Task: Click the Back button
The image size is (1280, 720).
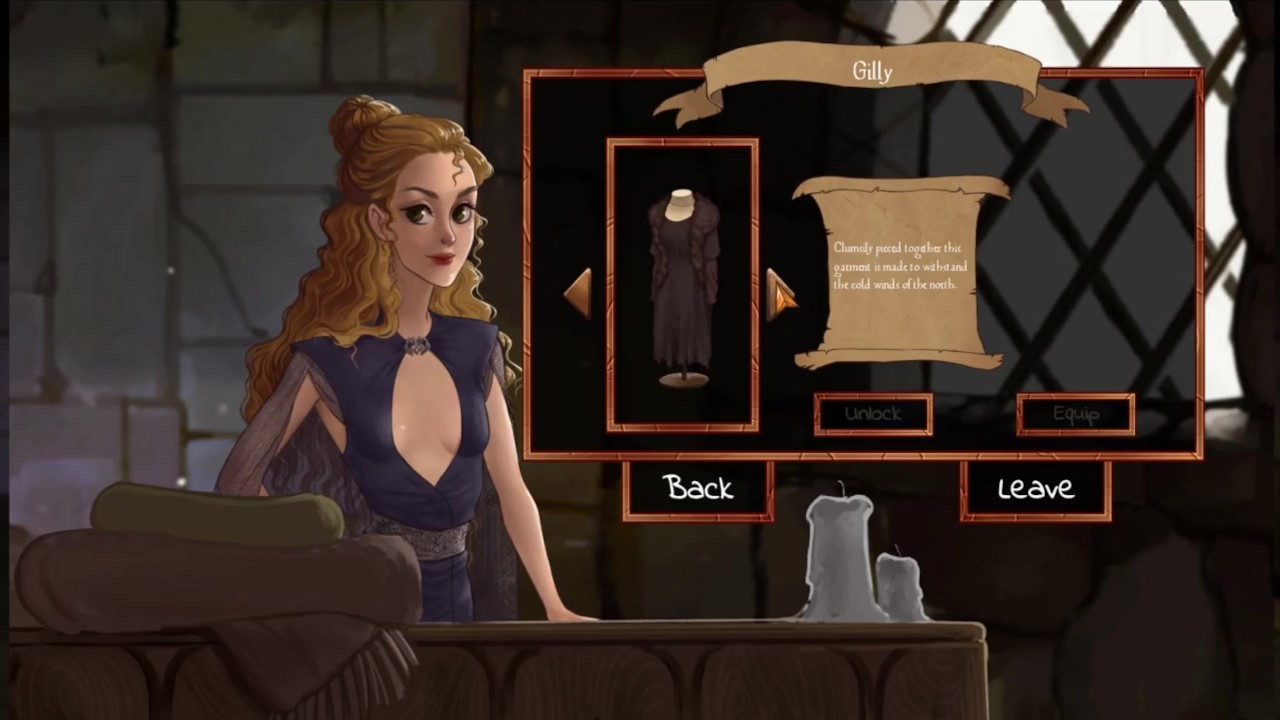Action: coord(698,489)
